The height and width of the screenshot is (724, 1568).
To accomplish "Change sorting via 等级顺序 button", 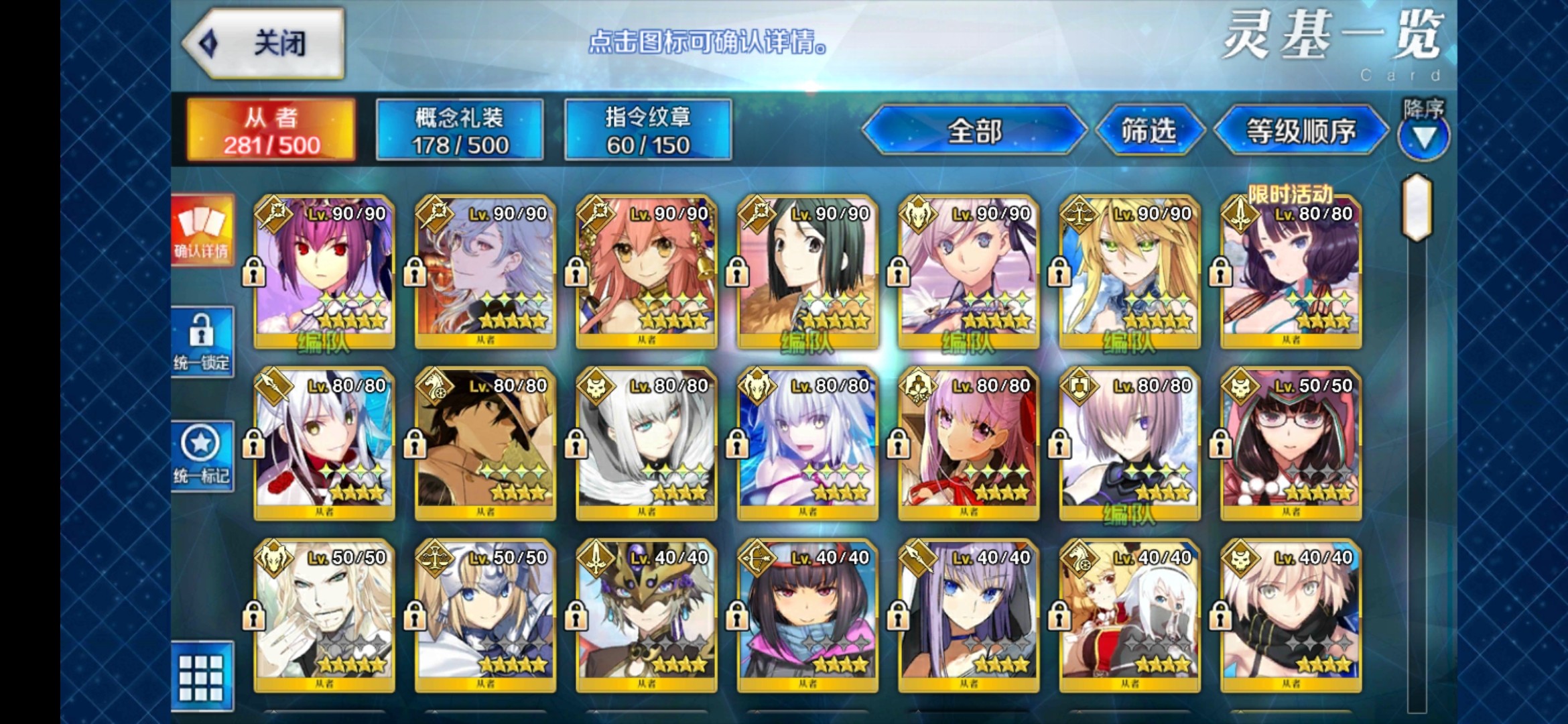I will point(1301,130).
